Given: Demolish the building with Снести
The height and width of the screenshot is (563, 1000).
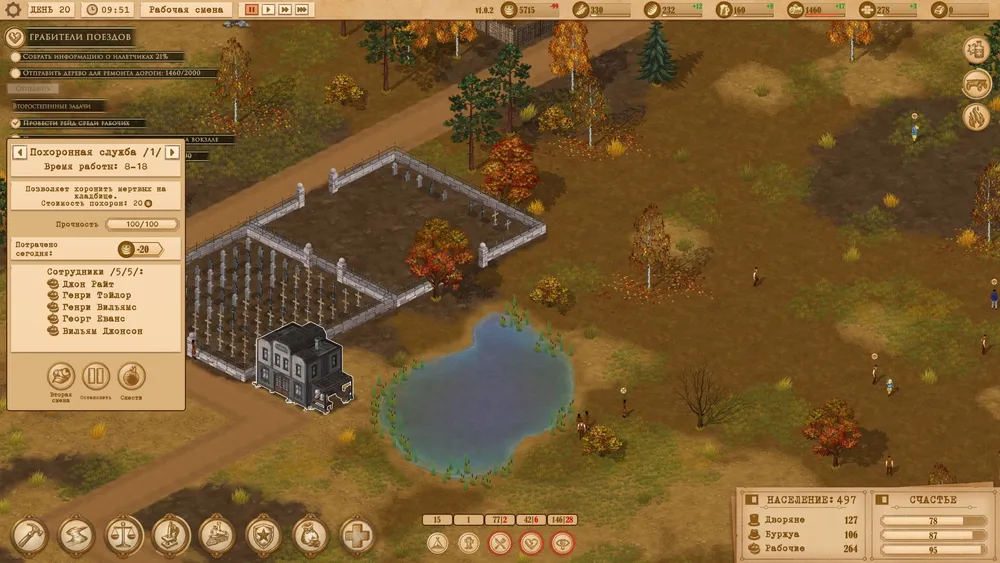Looking at the screenshot, I should click(131, 377).
